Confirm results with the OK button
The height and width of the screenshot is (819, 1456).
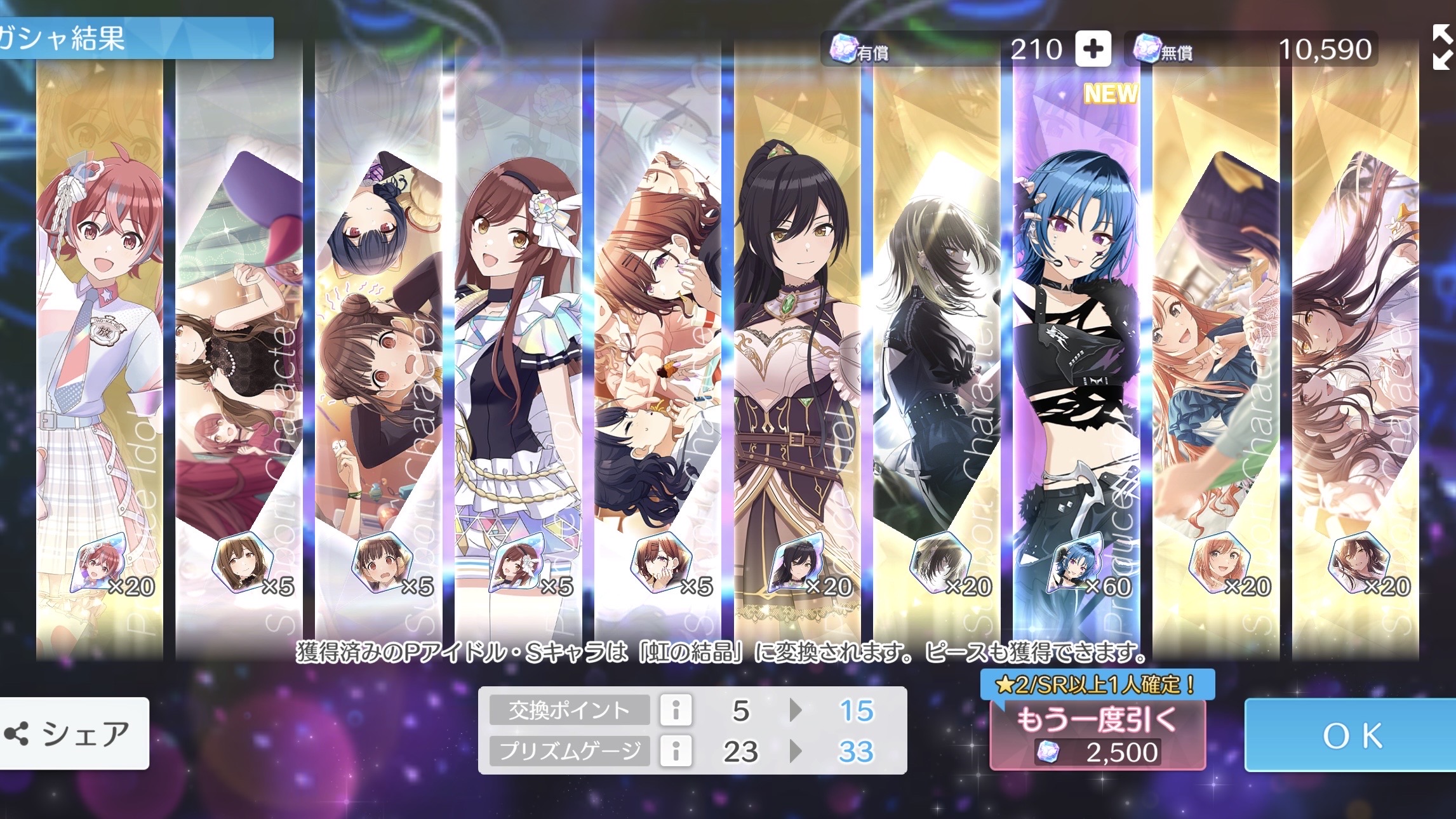click(x=1351, y=735)
